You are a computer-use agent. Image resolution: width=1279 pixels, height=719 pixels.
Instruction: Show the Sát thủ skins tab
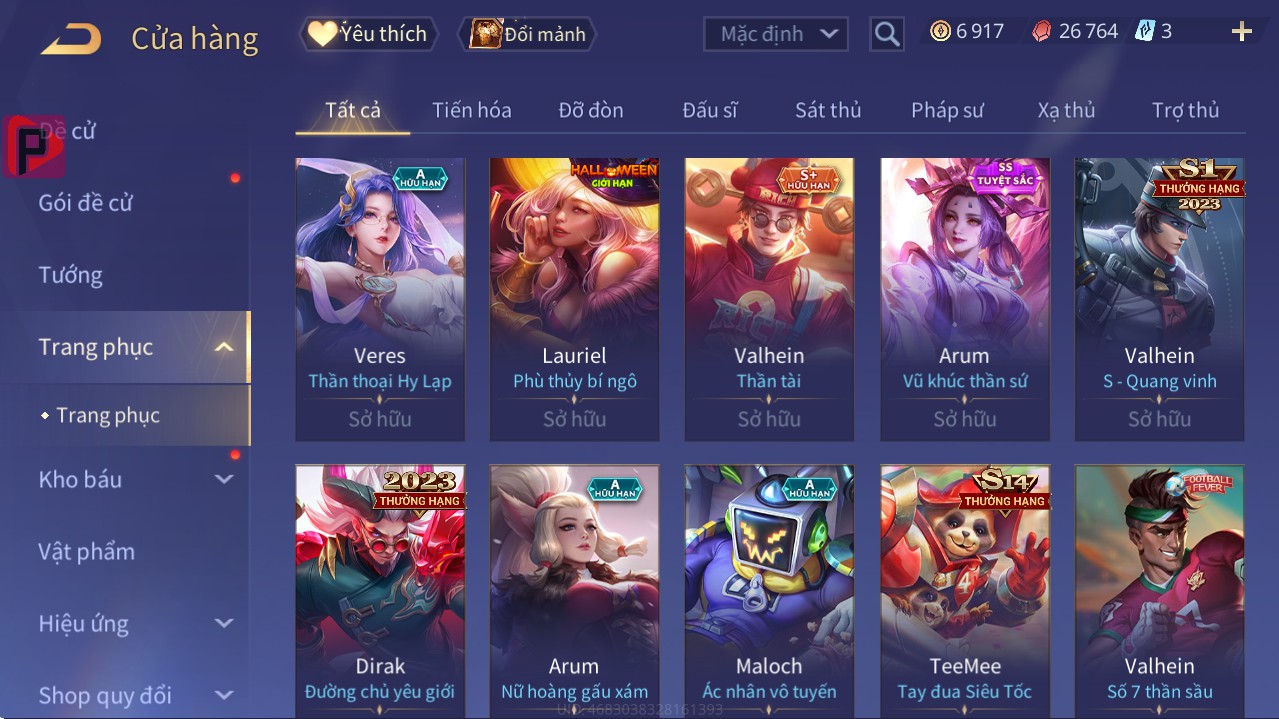828,110
